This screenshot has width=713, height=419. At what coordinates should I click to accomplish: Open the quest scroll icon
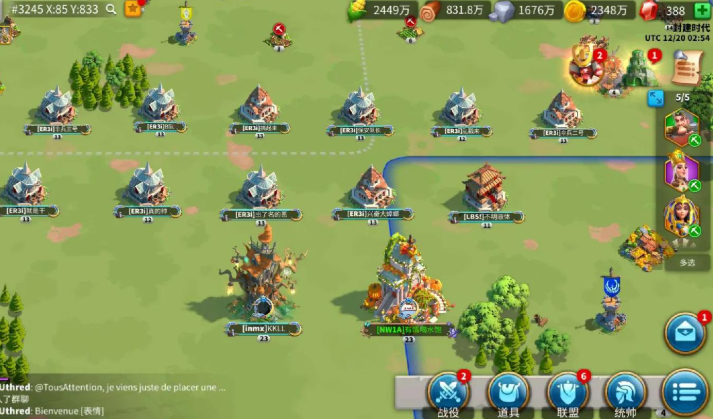pos(685,66)
